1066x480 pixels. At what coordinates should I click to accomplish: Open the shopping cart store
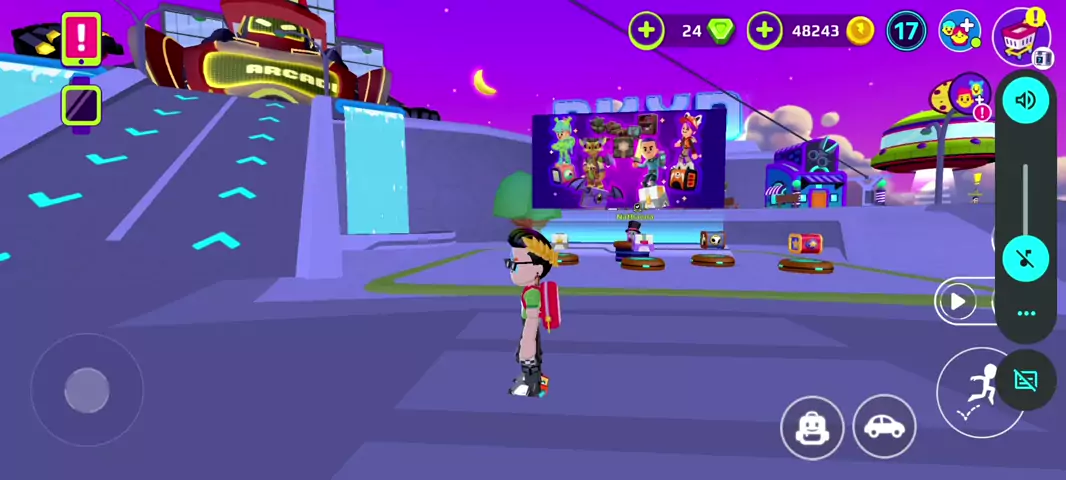click(x=1020, y=36)
